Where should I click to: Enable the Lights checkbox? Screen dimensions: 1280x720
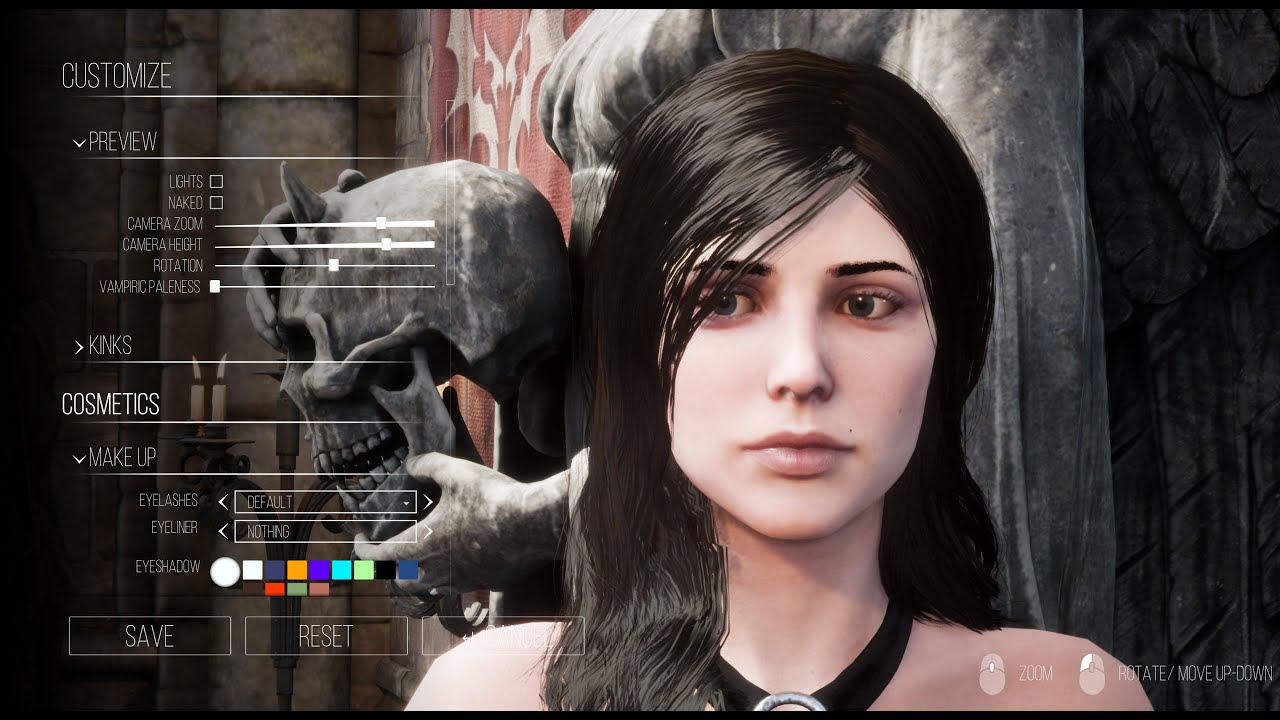(214, 182)
